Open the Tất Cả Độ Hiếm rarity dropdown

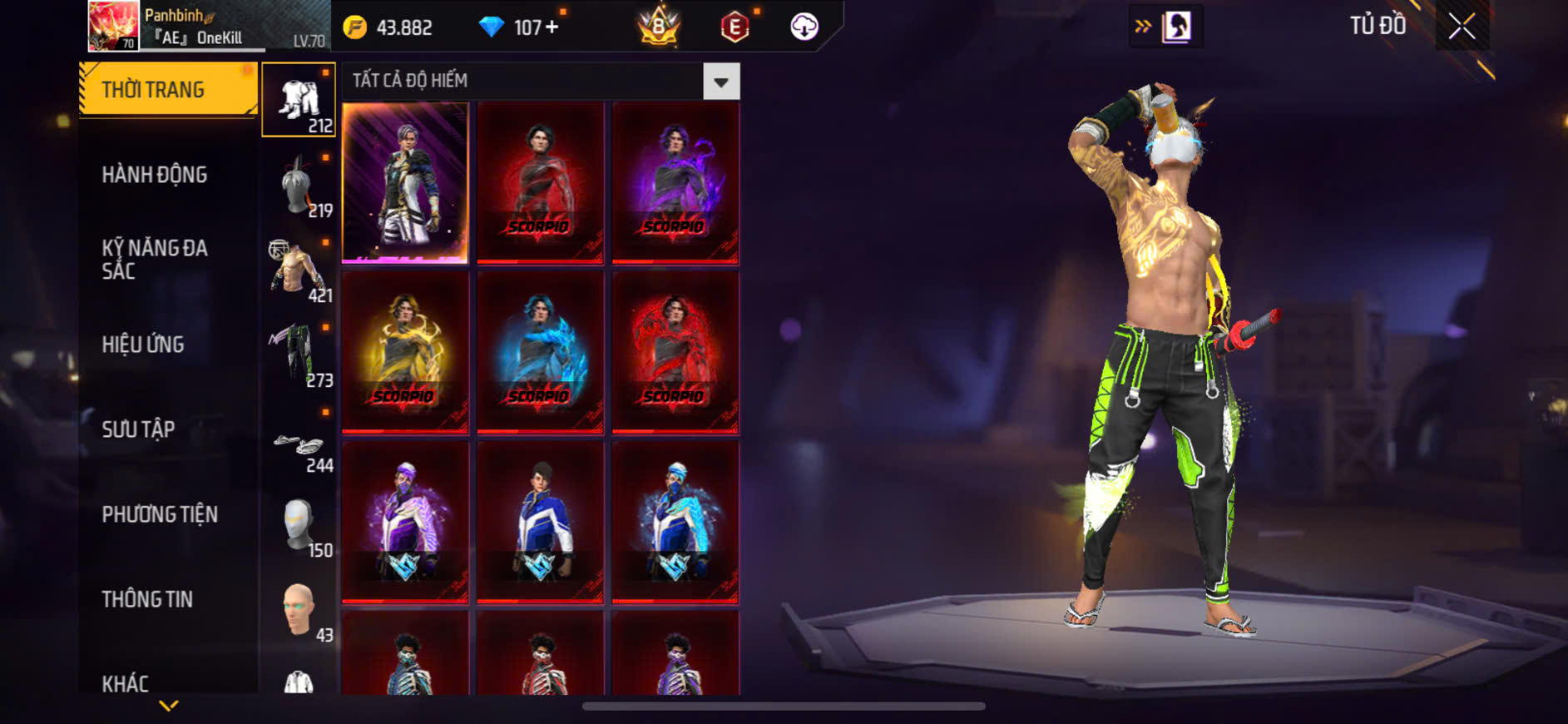[x=720, y=82]
